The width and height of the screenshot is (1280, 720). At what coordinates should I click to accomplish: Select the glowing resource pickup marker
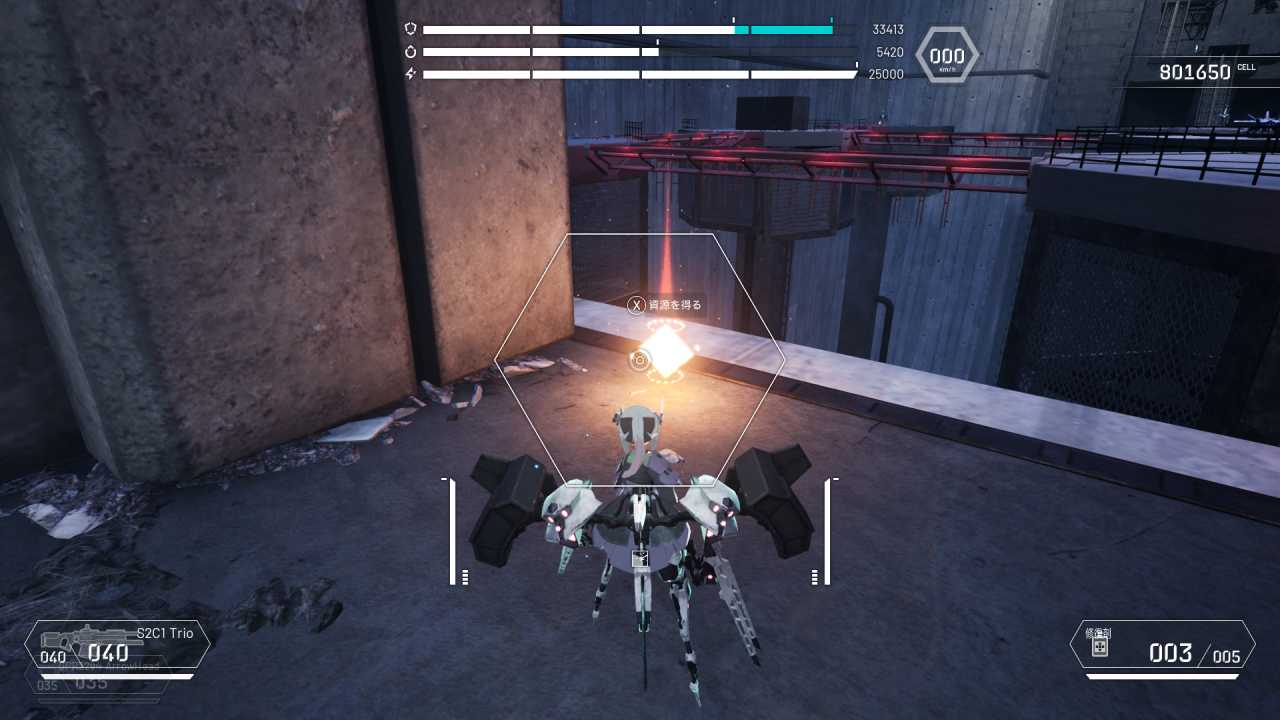(665, 351)
